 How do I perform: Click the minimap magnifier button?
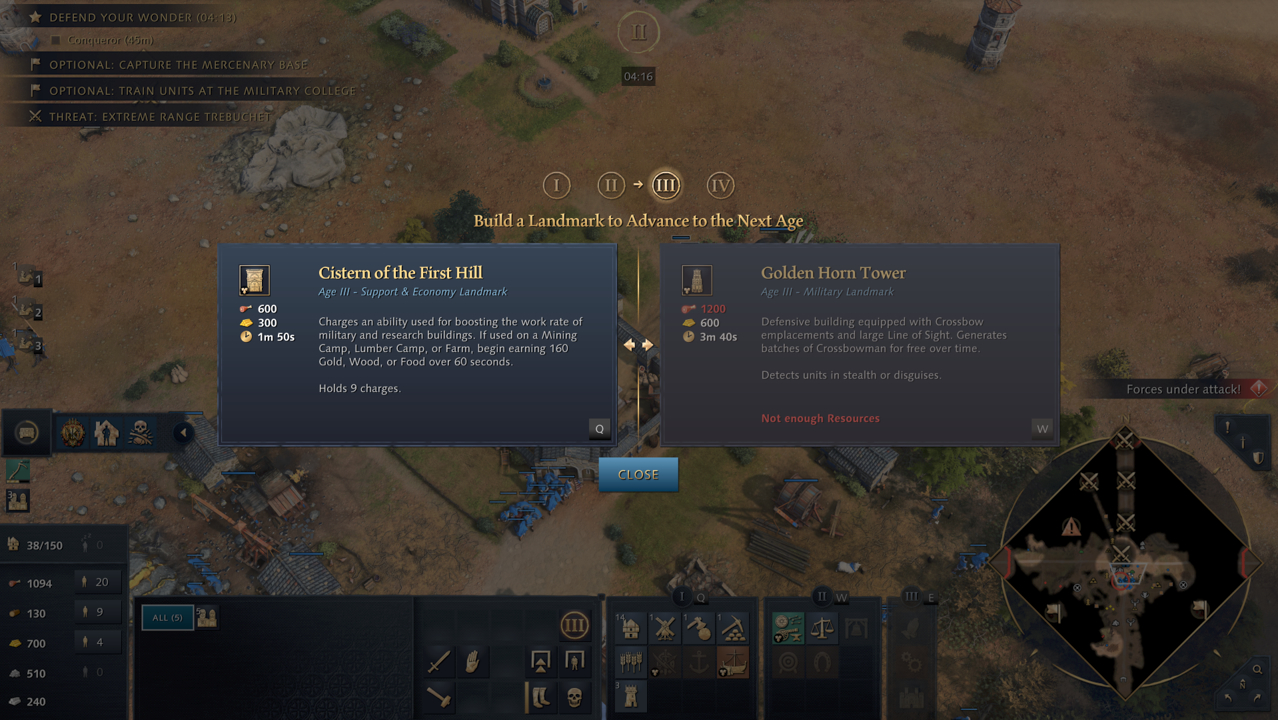[x=1257, y=669]
